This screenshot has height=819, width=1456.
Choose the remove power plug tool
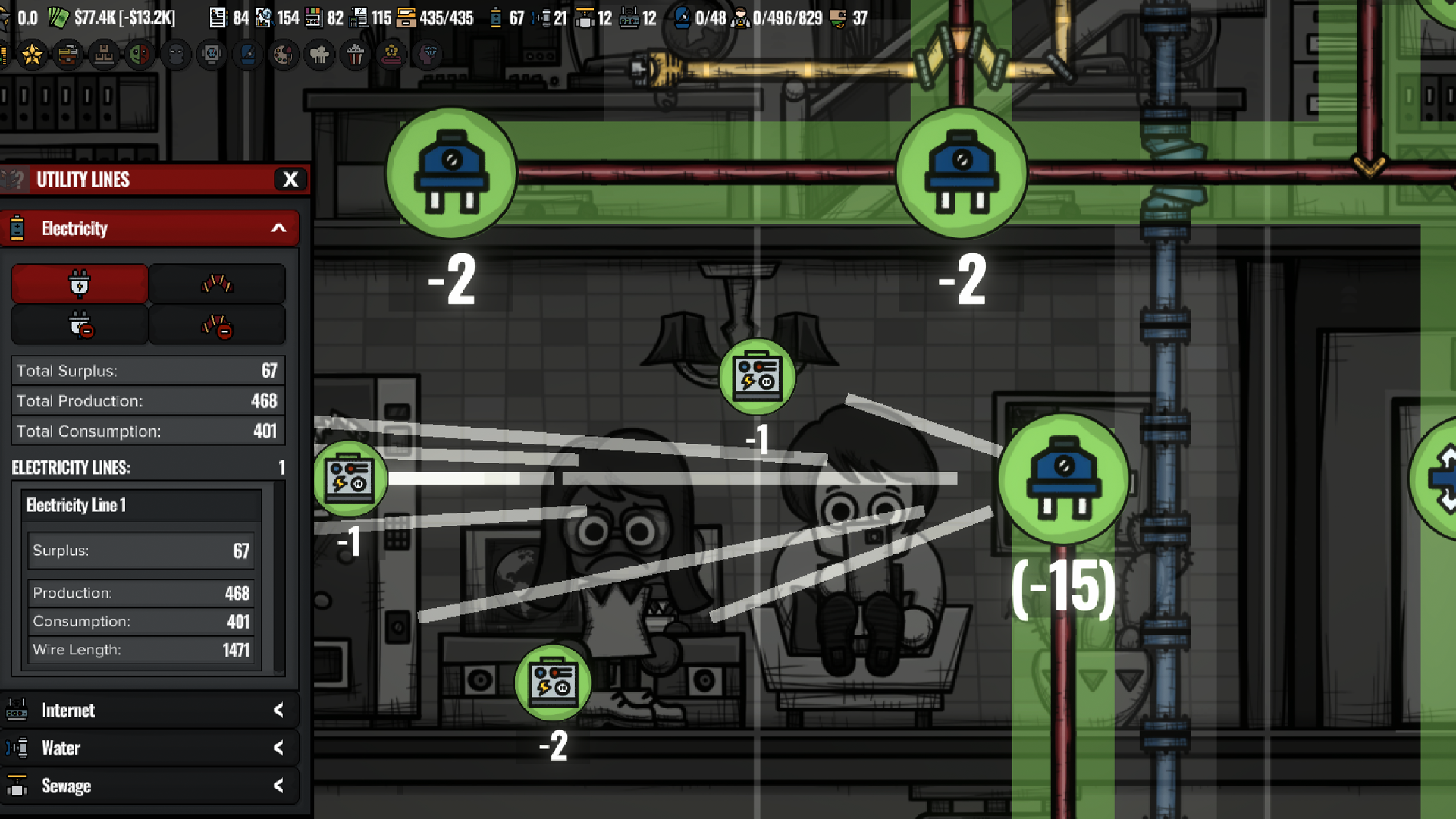coord(80,325)
